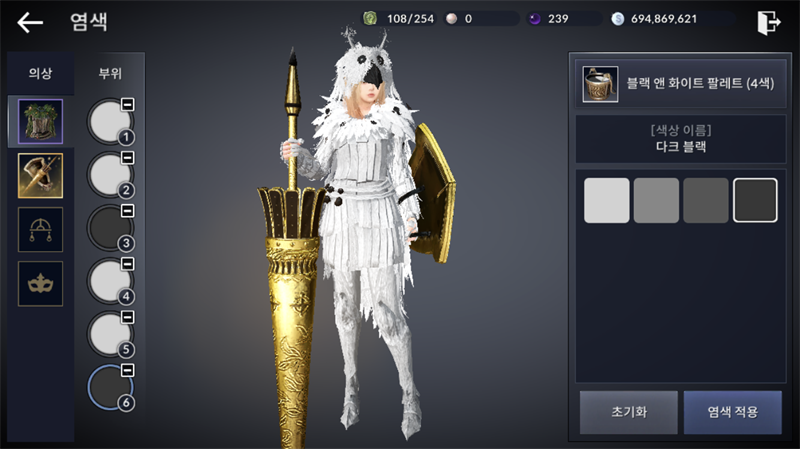Select dye part slot 4
This screenshot has height=449, width=800.
pyautogui.click(x=110, y=281)
